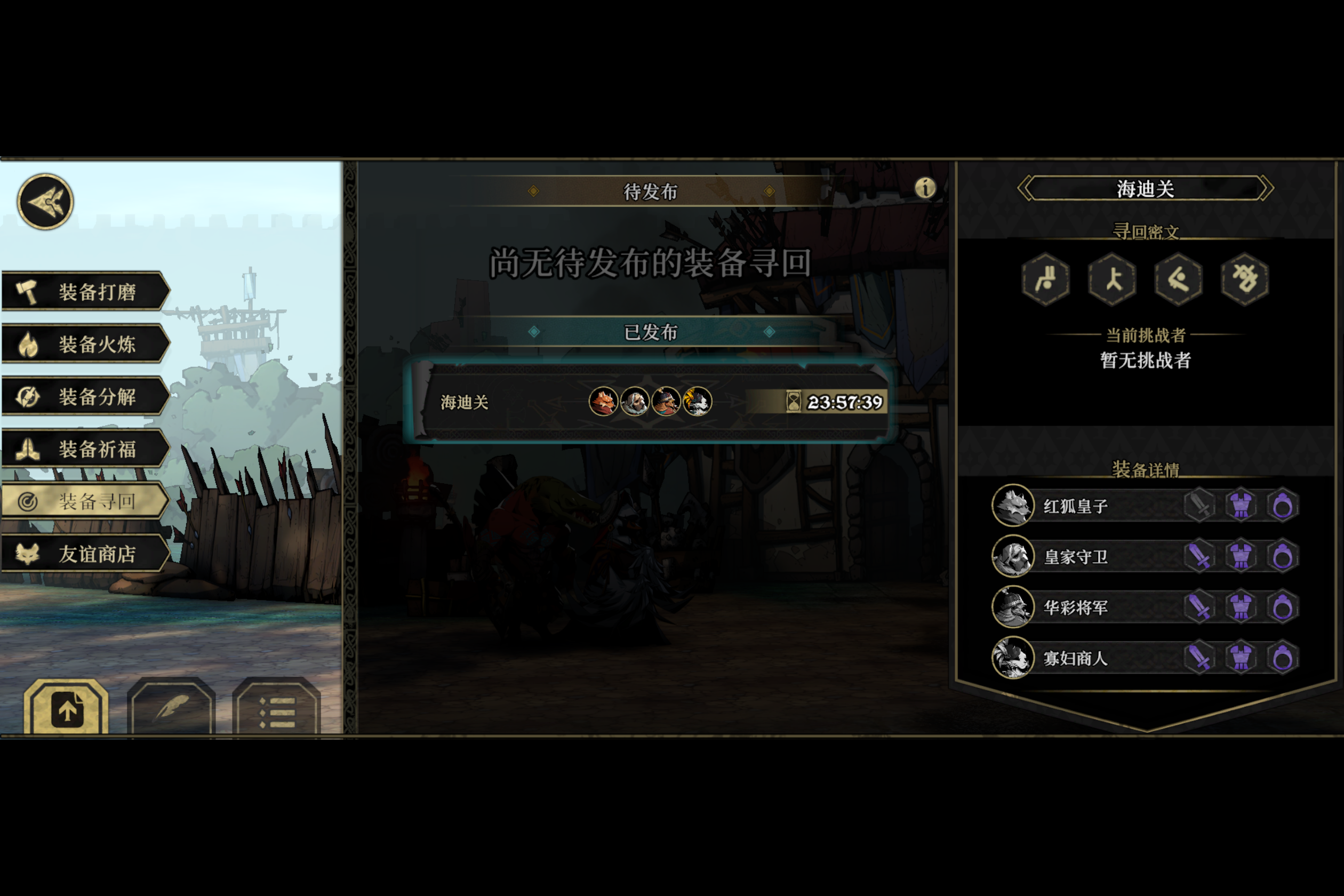Open the 装备打磨 menu

coord(86,291)
